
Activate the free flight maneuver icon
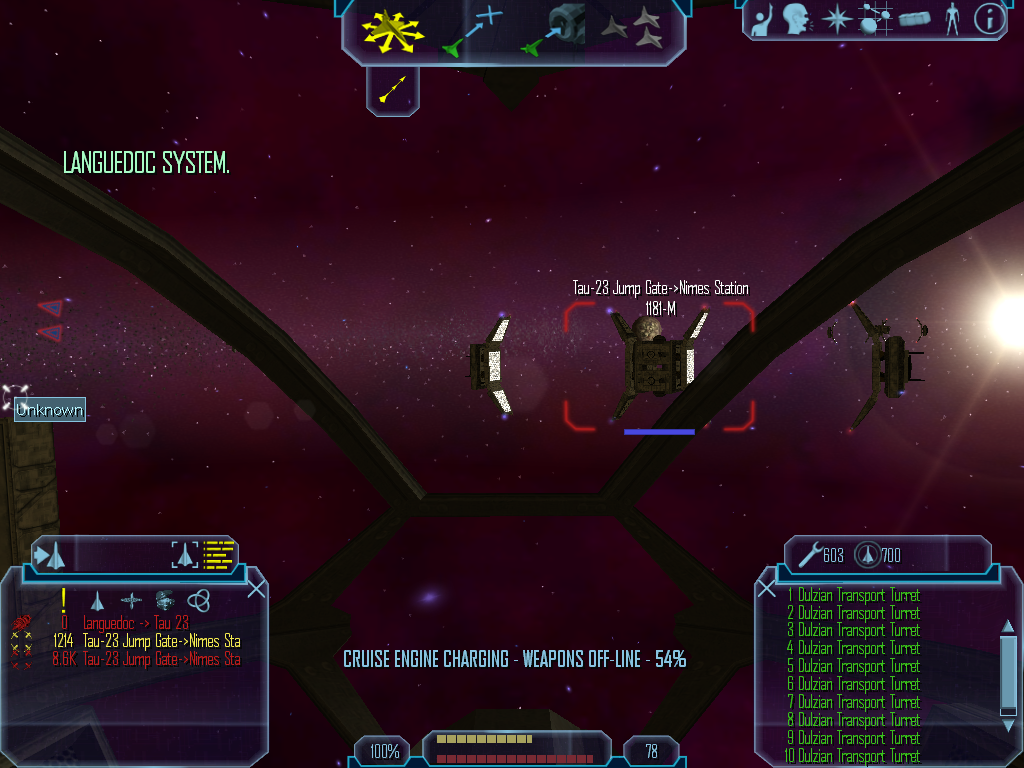[x=393, y=29]
